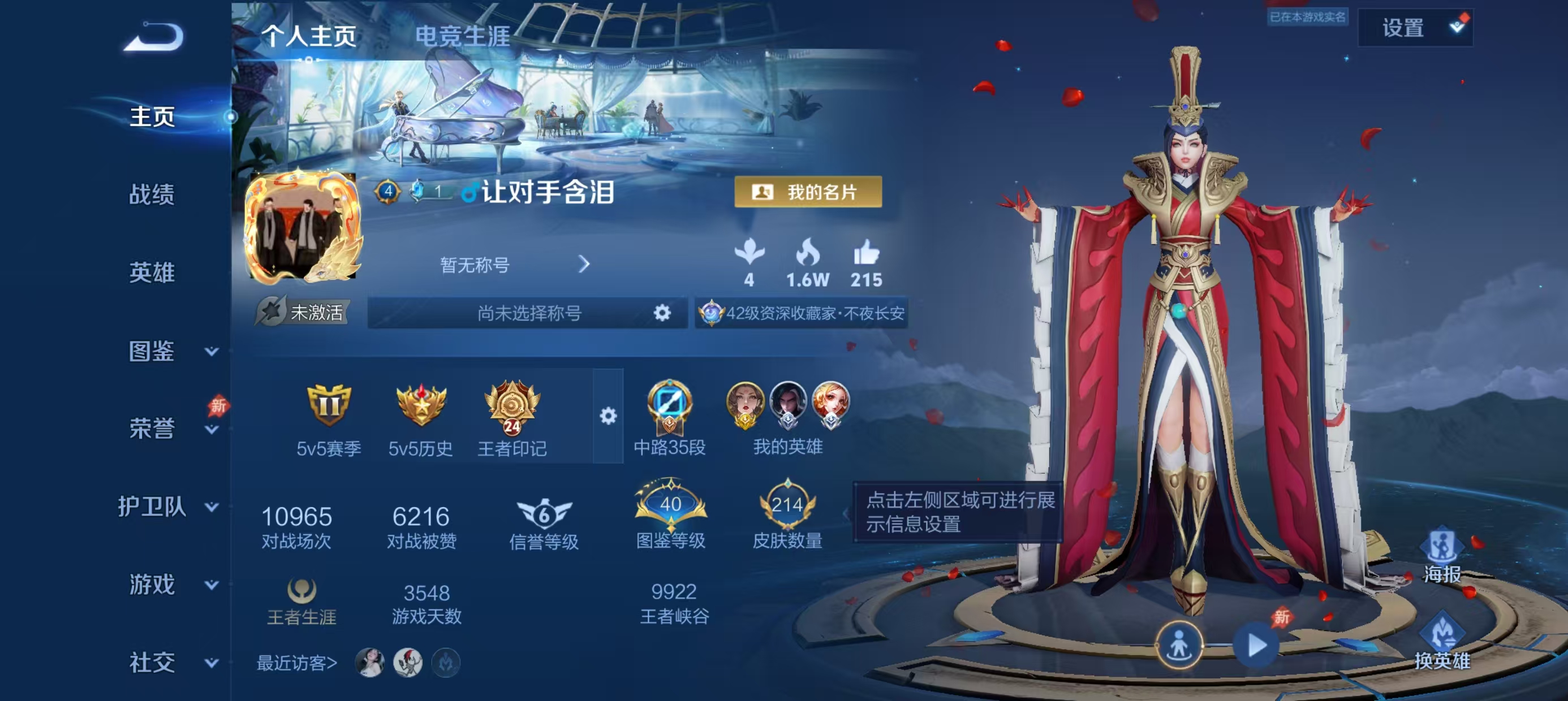Select 换英雄 to change hero
Image resolution: width=1568 pixels, height=701 pixels.
point(1441,643)
